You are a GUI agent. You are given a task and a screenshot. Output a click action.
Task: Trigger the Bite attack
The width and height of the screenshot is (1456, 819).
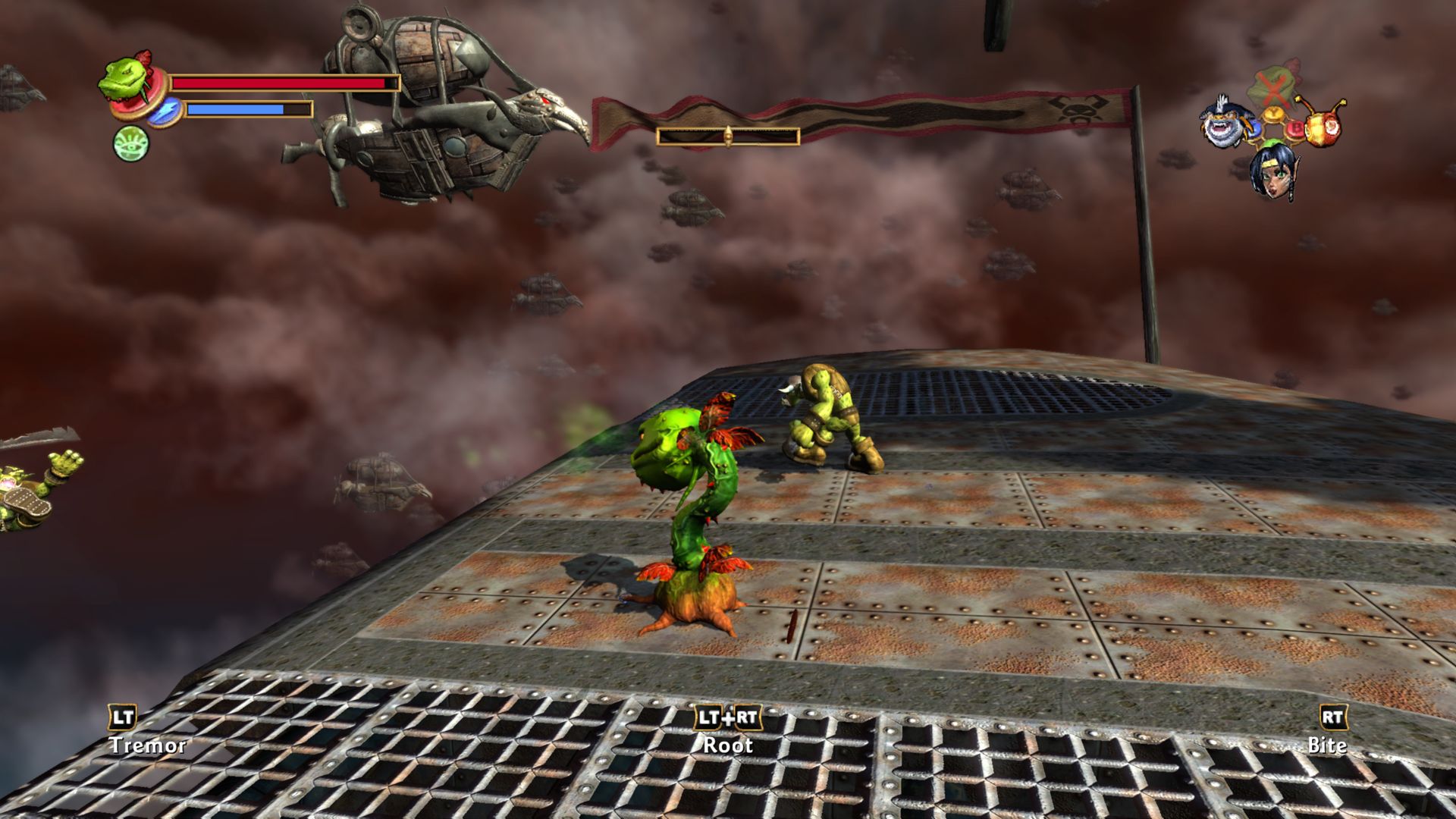point(1332,718)
